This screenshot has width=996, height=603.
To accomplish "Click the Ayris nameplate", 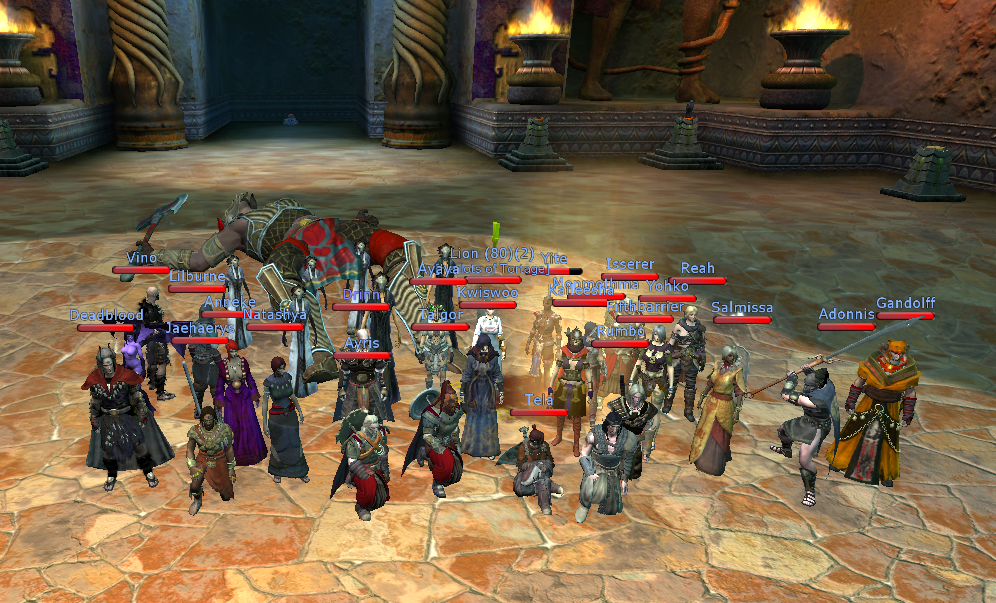I will (x=362, y=343).
